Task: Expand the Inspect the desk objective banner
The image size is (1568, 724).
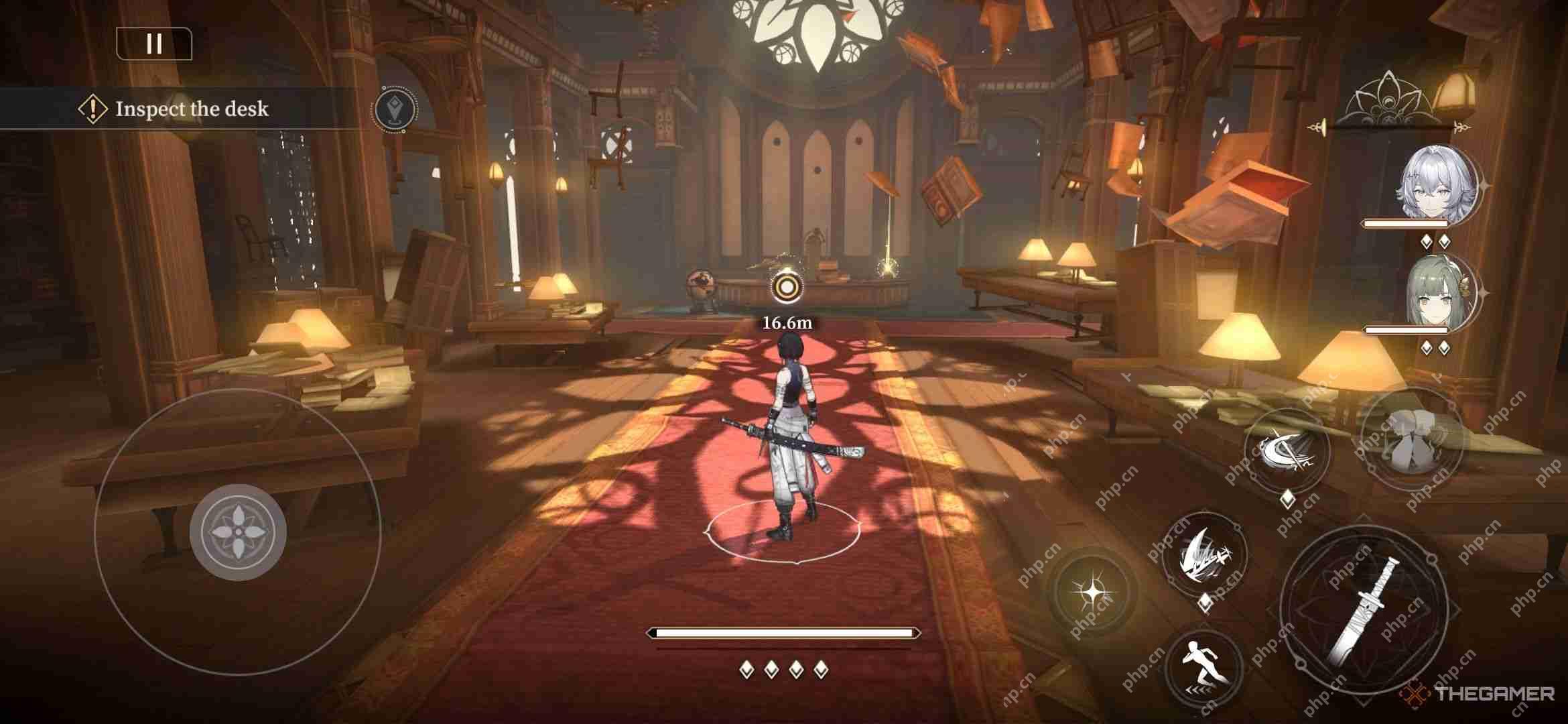Action: click(x=193, y=107)
